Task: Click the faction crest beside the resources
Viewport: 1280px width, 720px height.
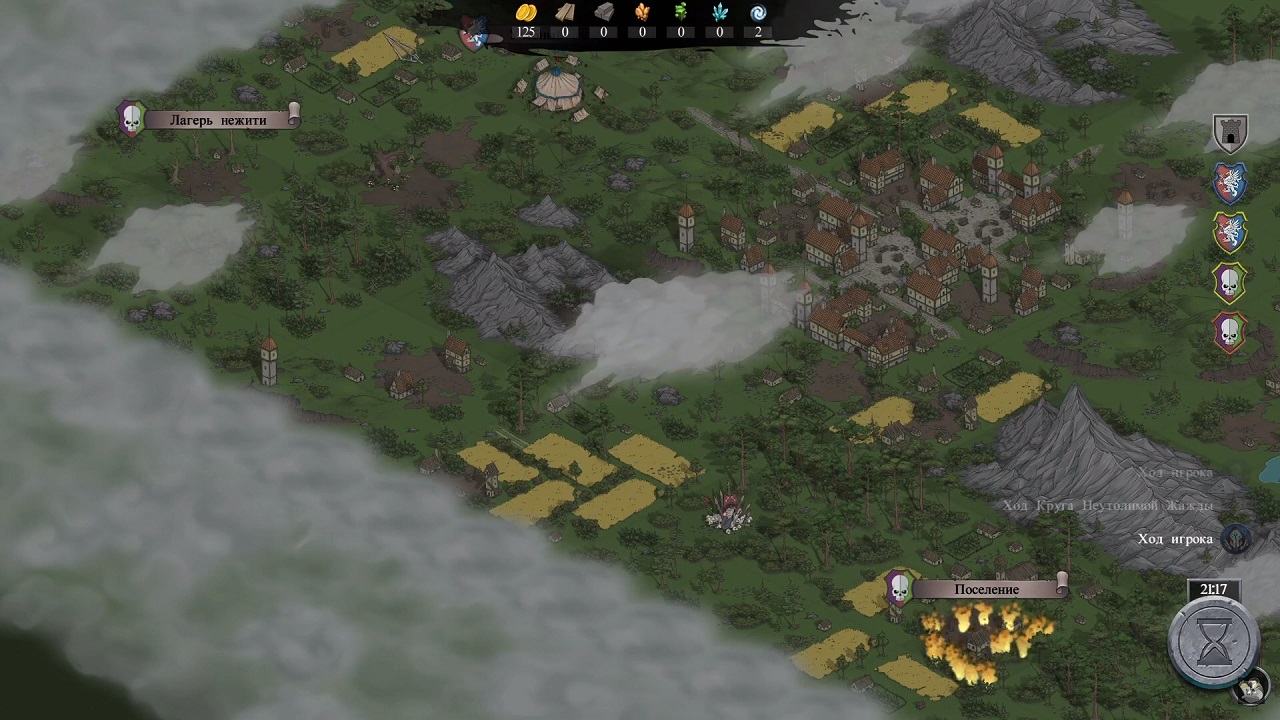Action: point(474,33)
